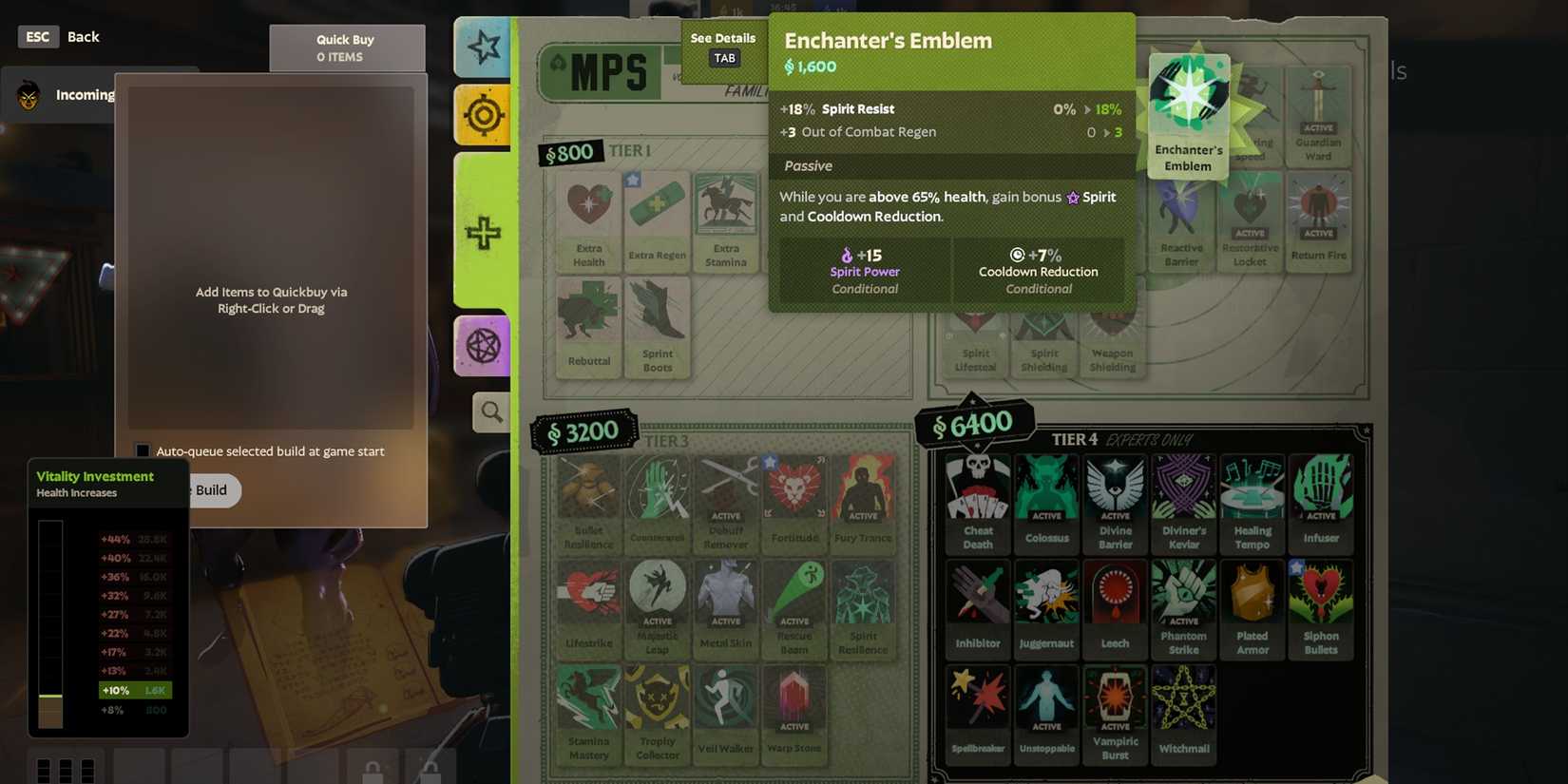This screenshot has height=784, width=1568.
Task: Open the Weapon category crosshair tab
Action: click(x=482, y=115)
